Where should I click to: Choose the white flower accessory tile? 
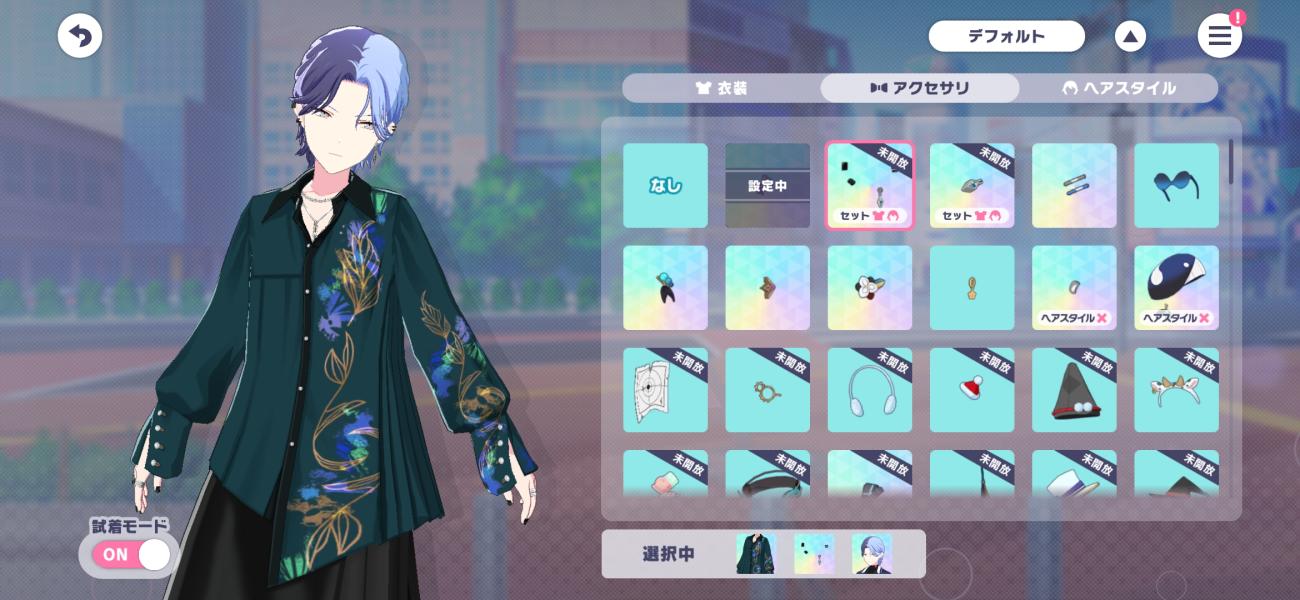pyautogui.click(x=870, y=288)
